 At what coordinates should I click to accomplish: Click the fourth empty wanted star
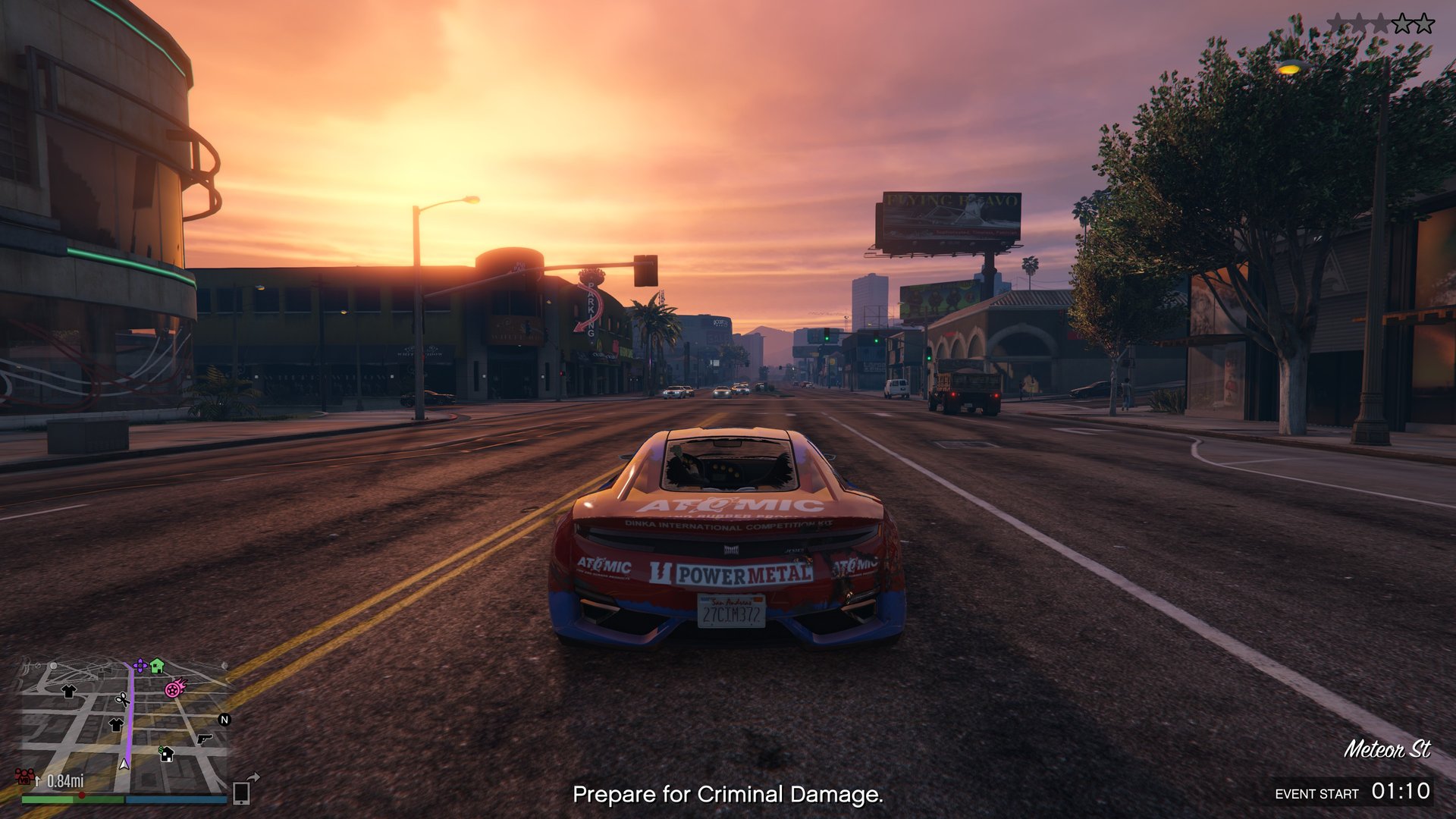[x=1402, y=23]
